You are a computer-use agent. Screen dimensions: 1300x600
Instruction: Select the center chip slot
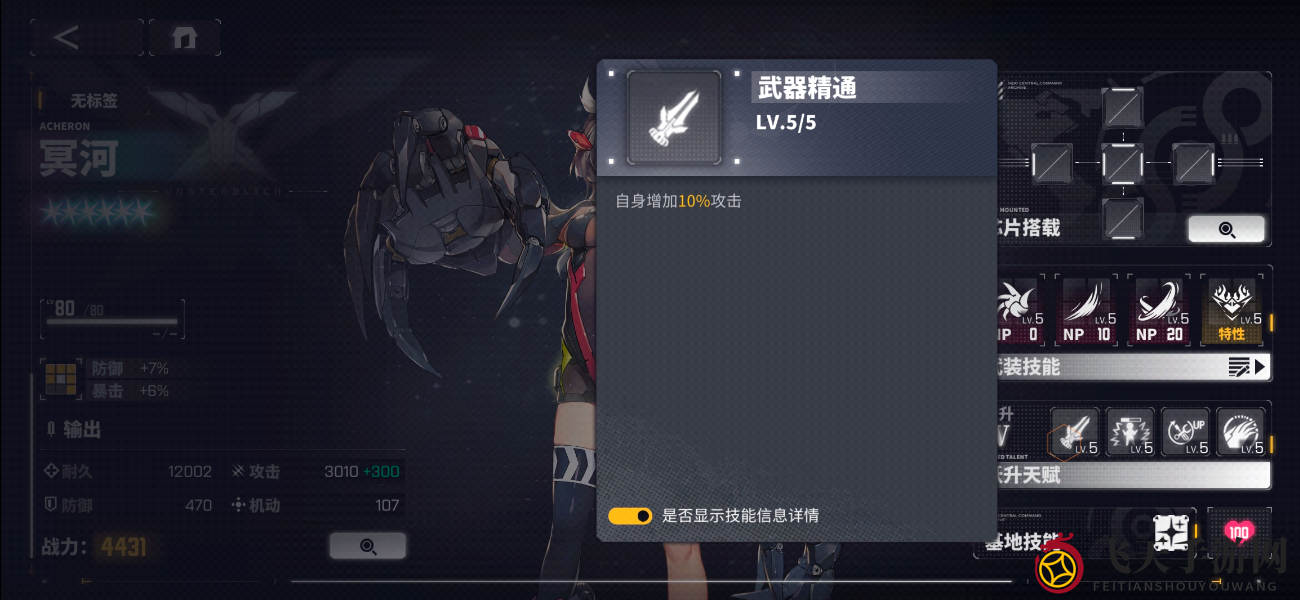[x=1122, y=163]
